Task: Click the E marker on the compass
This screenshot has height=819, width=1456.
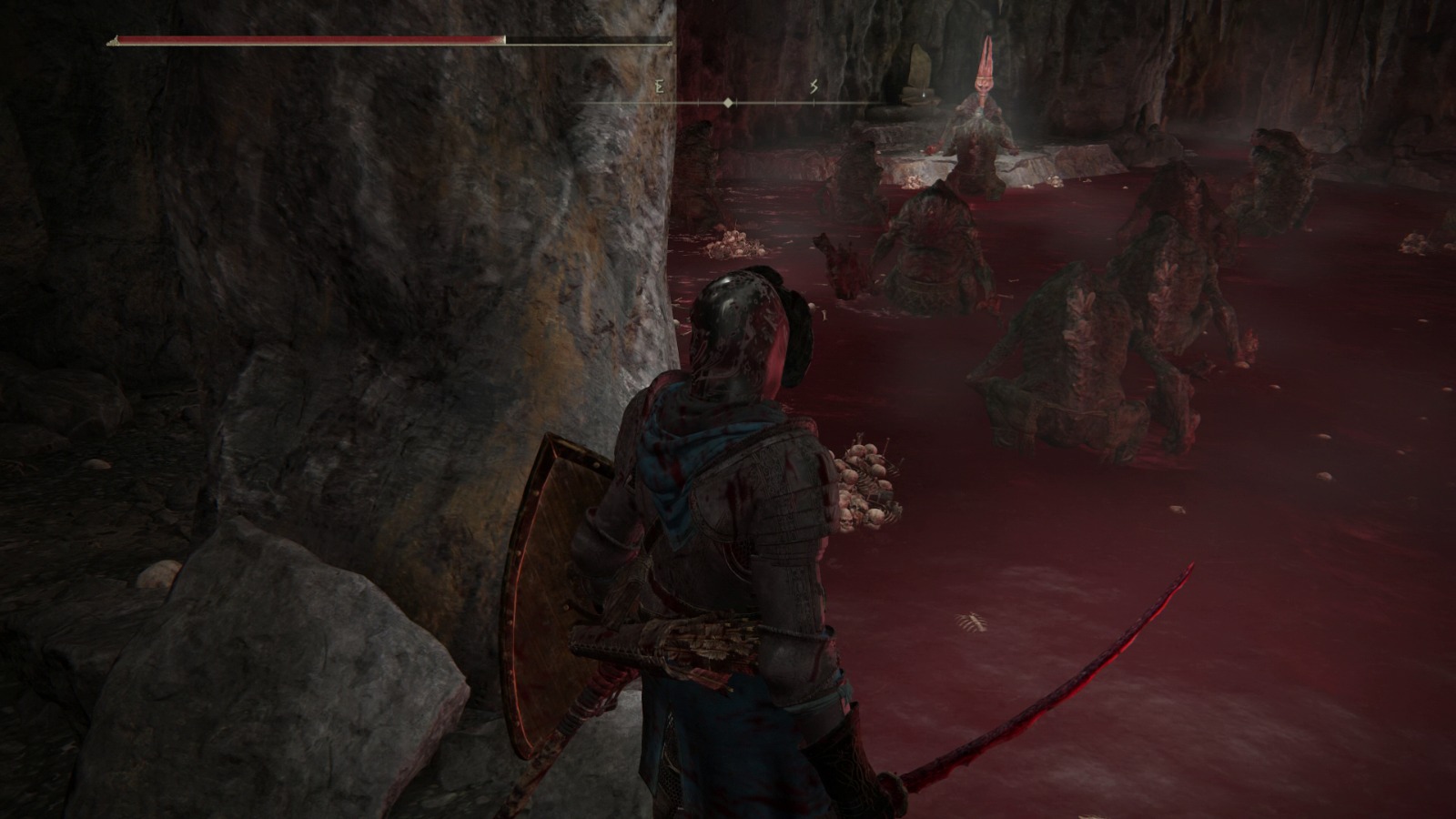Action: pyautogui.click(x=658, y=86)
